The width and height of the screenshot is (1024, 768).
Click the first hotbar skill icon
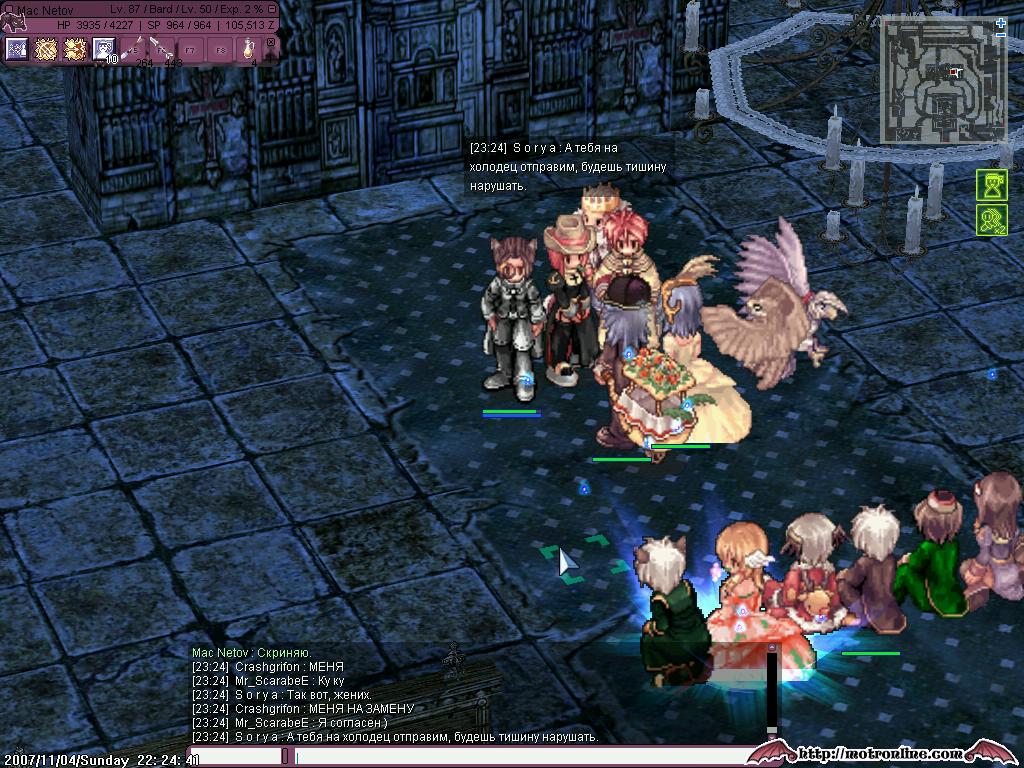pyautogui.click(x=16, y=49)
